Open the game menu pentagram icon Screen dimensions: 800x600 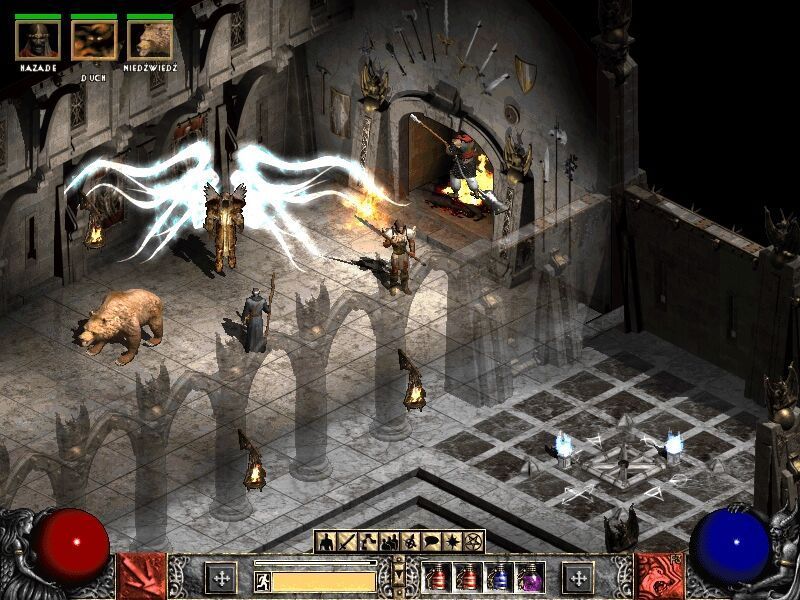point(473,542)
